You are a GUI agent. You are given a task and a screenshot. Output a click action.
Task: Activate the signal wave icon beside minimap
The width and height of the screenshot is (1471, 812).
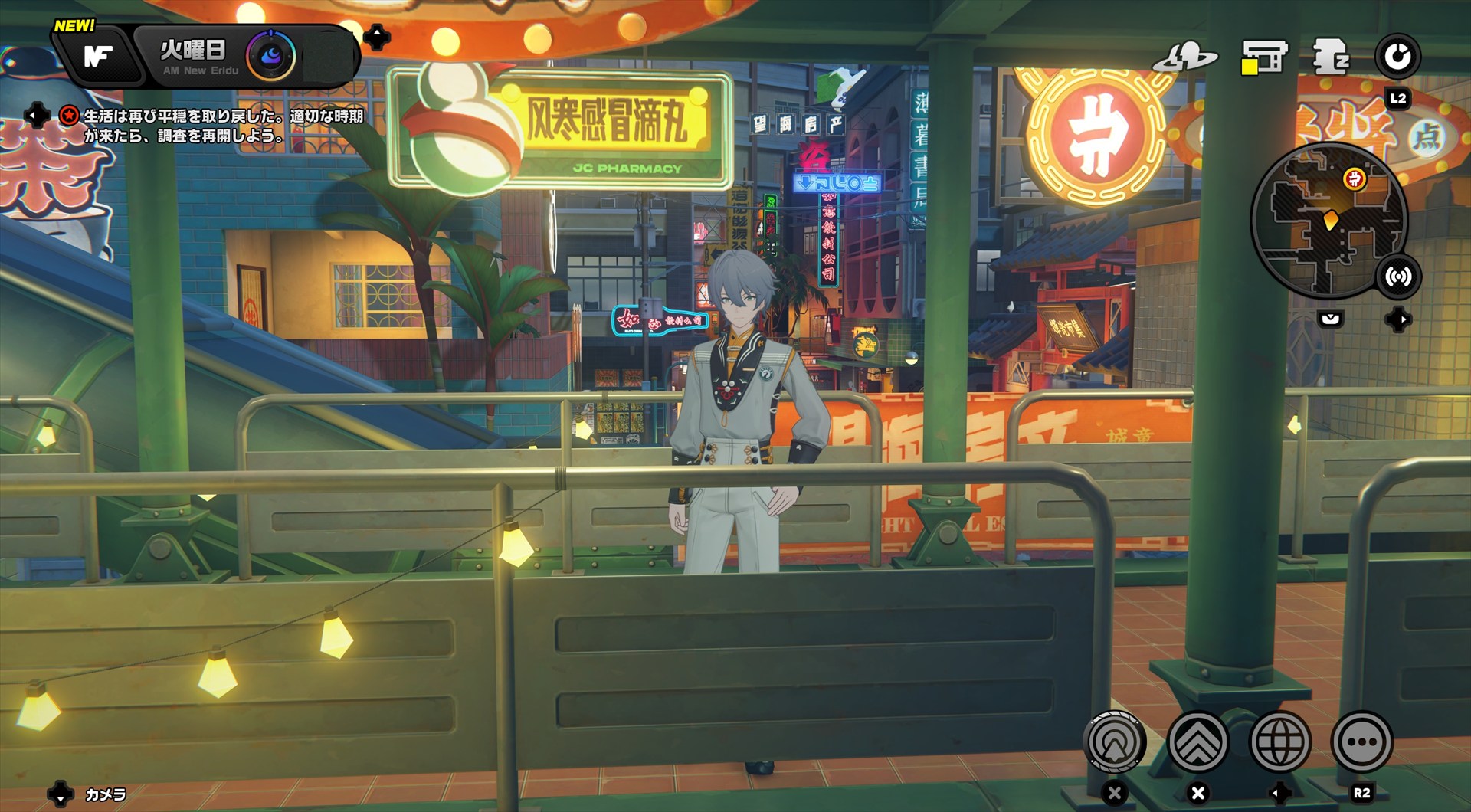coord(1398,277)
